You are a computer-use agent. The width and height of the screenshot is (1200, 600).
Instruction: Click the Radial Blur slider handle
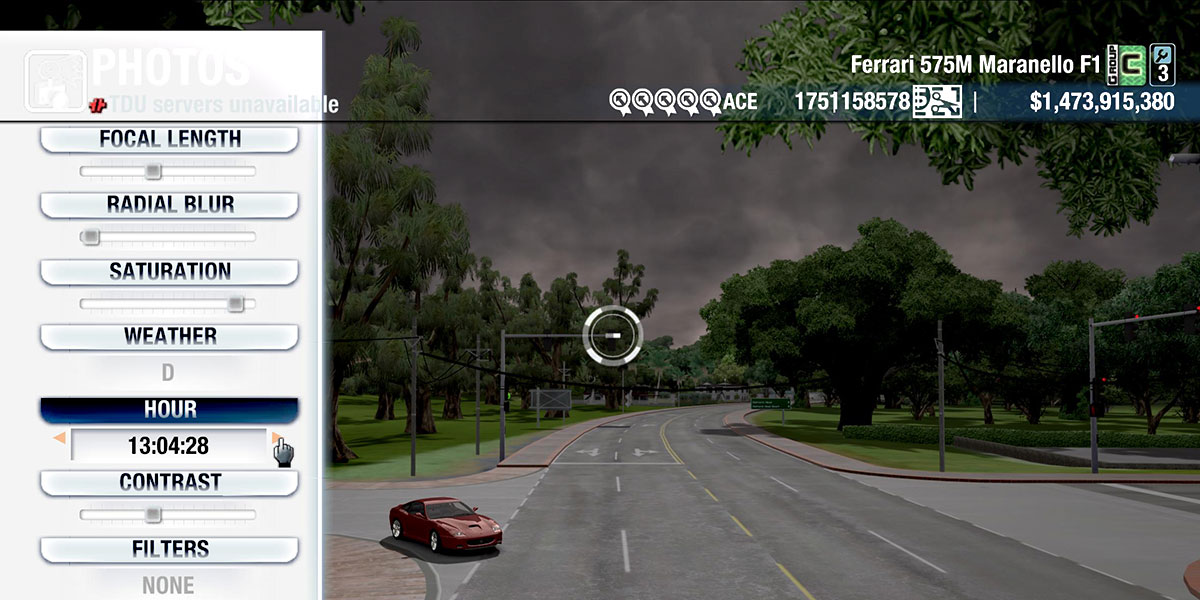pos(91,237)
